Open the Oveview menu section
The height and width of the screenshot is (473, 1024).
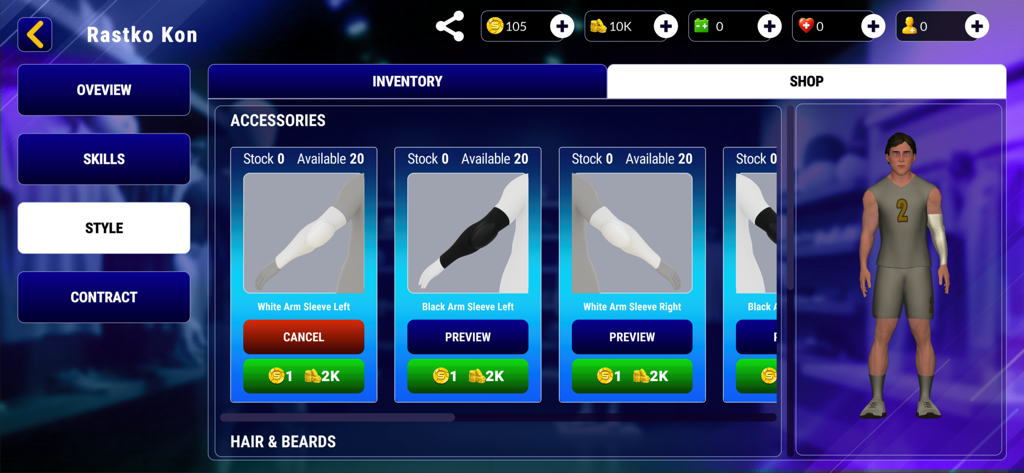coord(104,90)
